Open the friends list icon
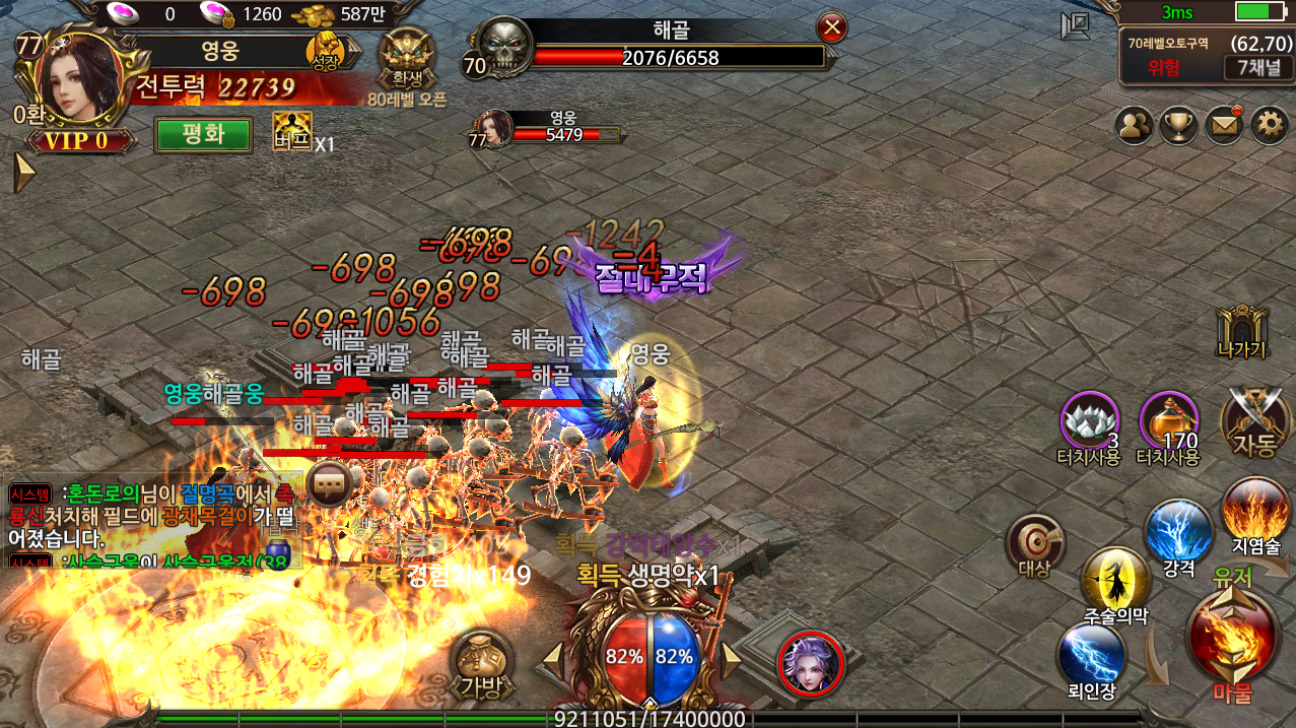1296x728 pixels. tap(1134, 125)
